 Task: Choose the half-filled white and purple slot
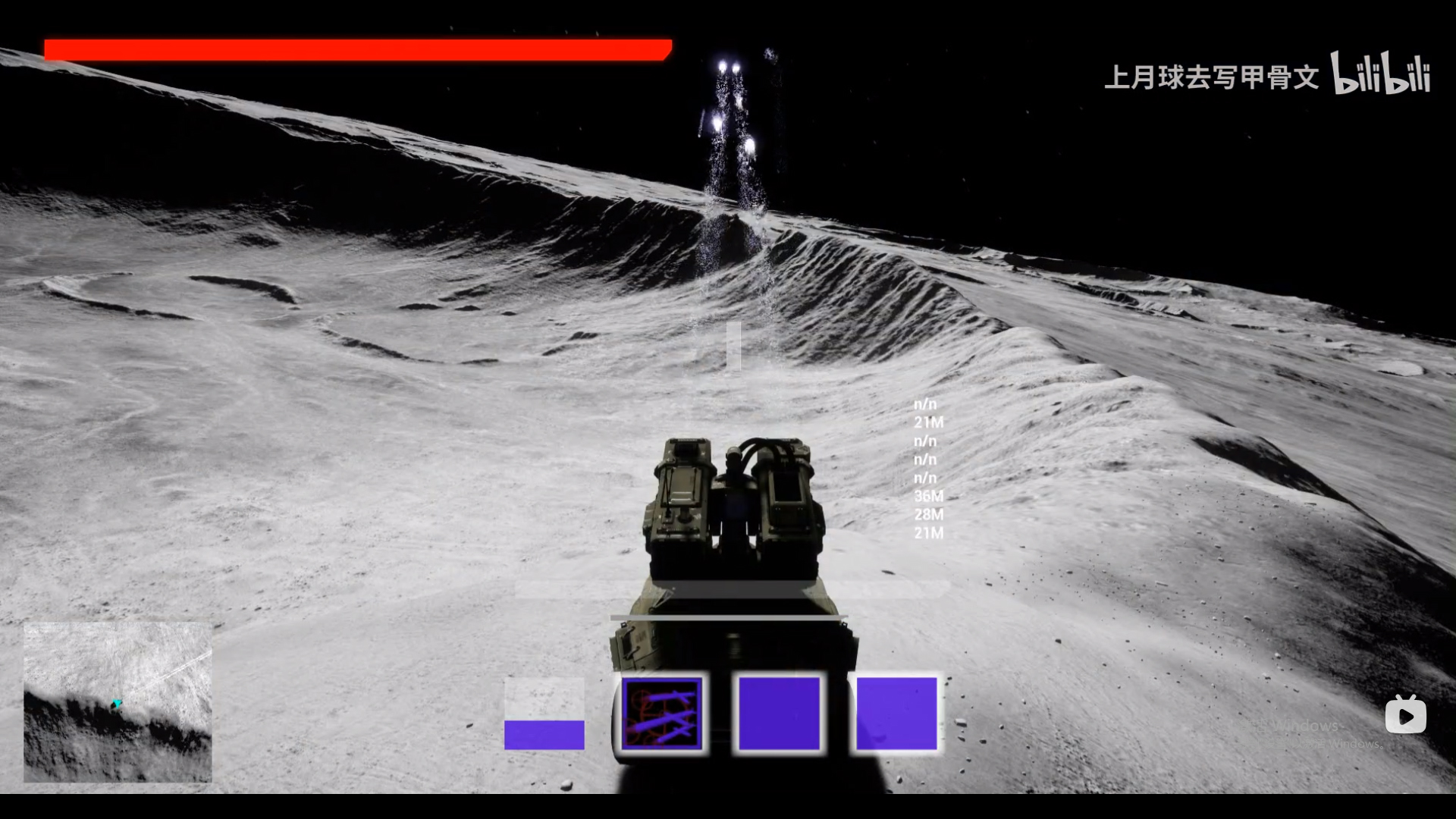pos(544,714)
